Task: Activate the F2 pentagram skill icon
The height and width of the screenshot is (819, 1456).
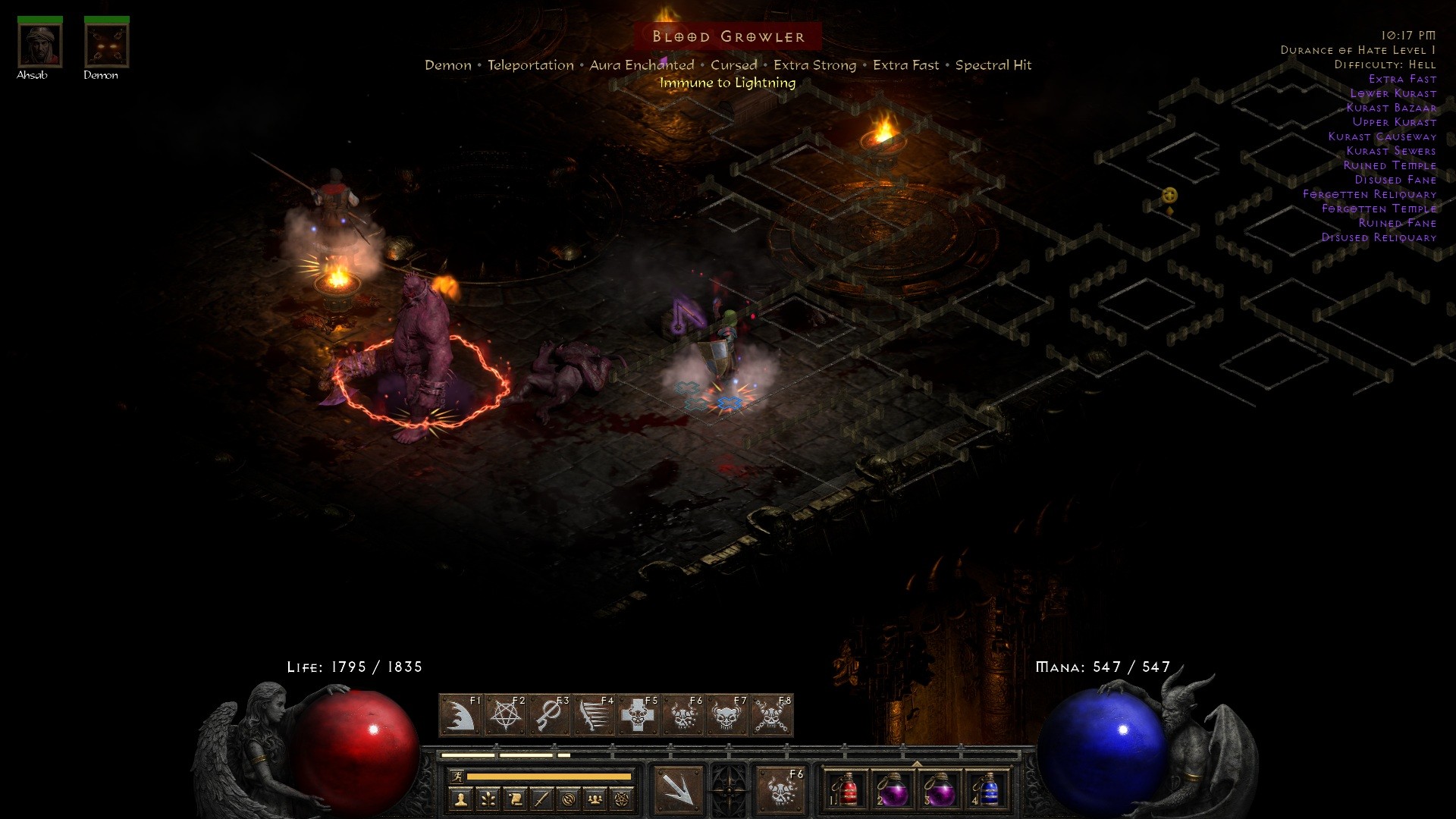Action: coord(504,714)
